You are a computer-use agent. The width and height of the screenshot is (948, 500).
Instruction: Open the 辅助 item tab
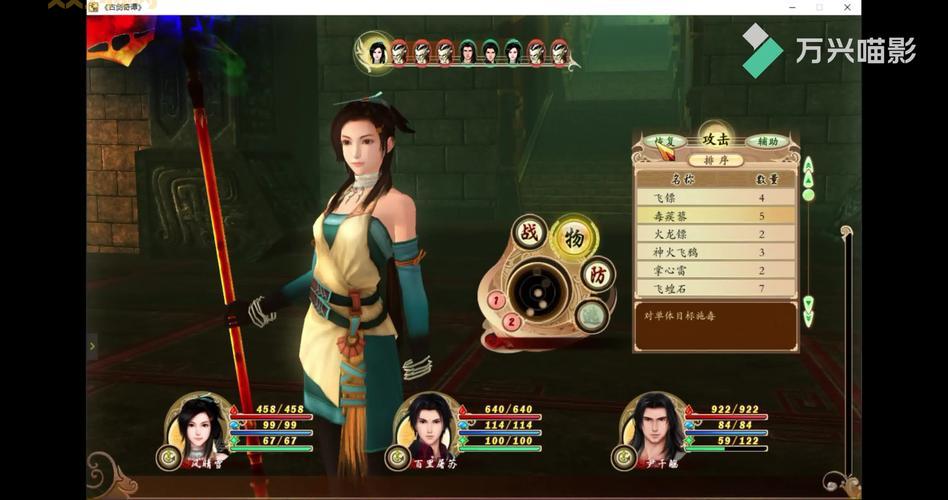(x=767, y=141)
